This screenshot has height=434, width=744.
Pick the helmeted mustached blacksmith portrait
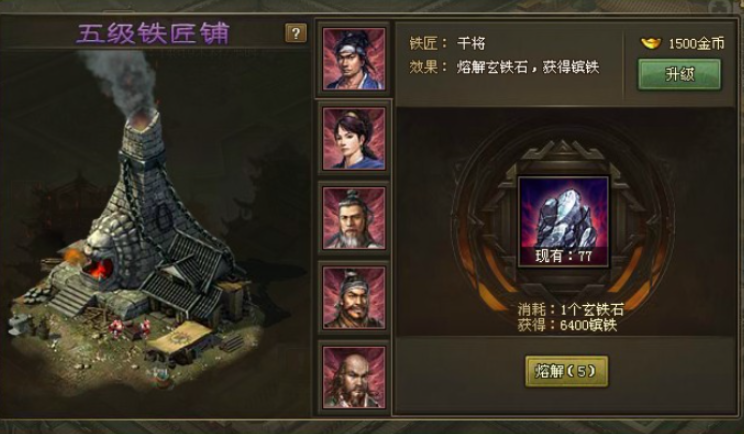click(x=354, y=296)
